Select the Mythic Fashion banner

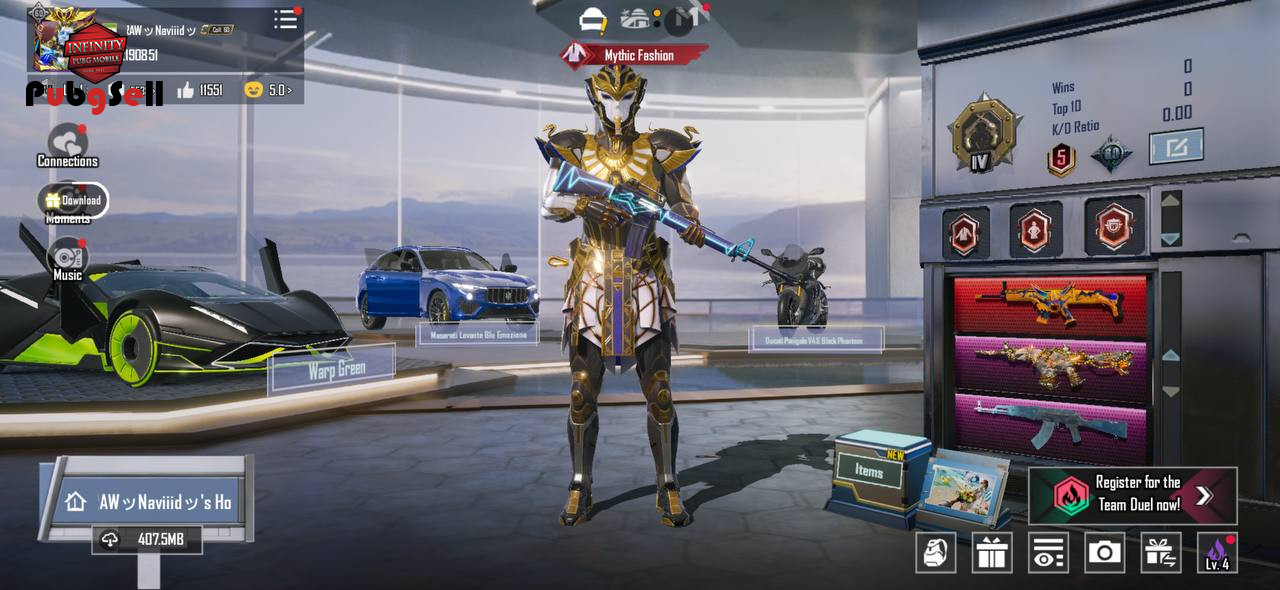click(x=634, y=55)
